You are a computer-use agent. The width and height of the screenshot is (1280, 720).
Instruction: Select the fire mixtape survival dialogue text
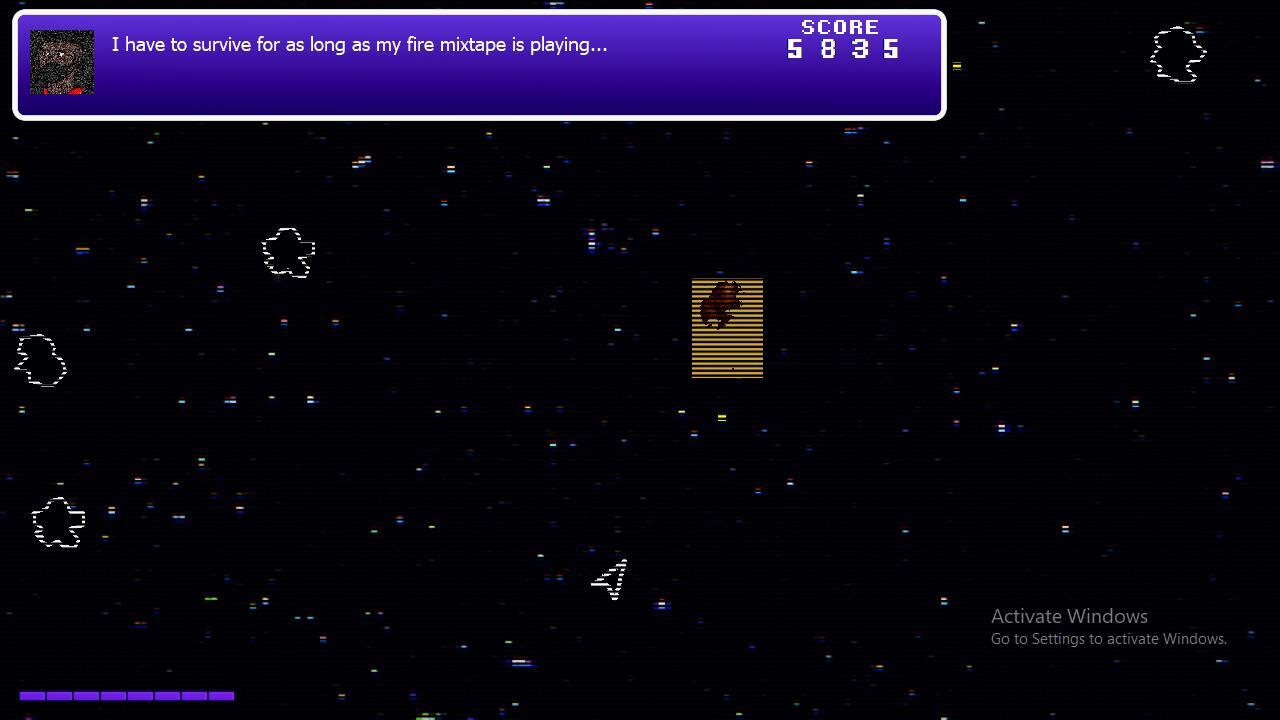pos(358,44)
